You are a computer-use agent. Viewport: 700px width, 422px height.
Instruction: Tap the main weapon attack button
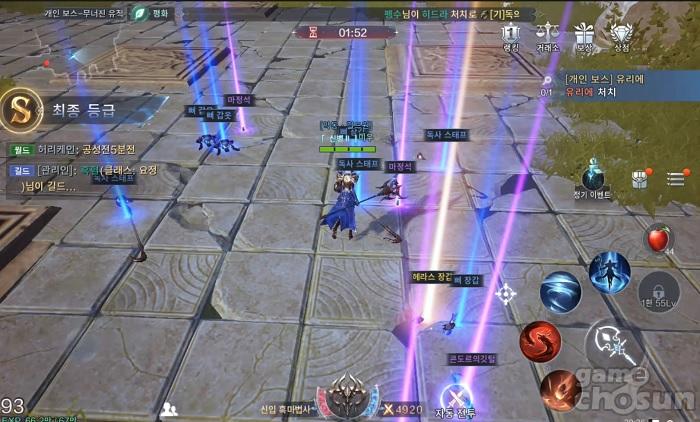(612, 347)
